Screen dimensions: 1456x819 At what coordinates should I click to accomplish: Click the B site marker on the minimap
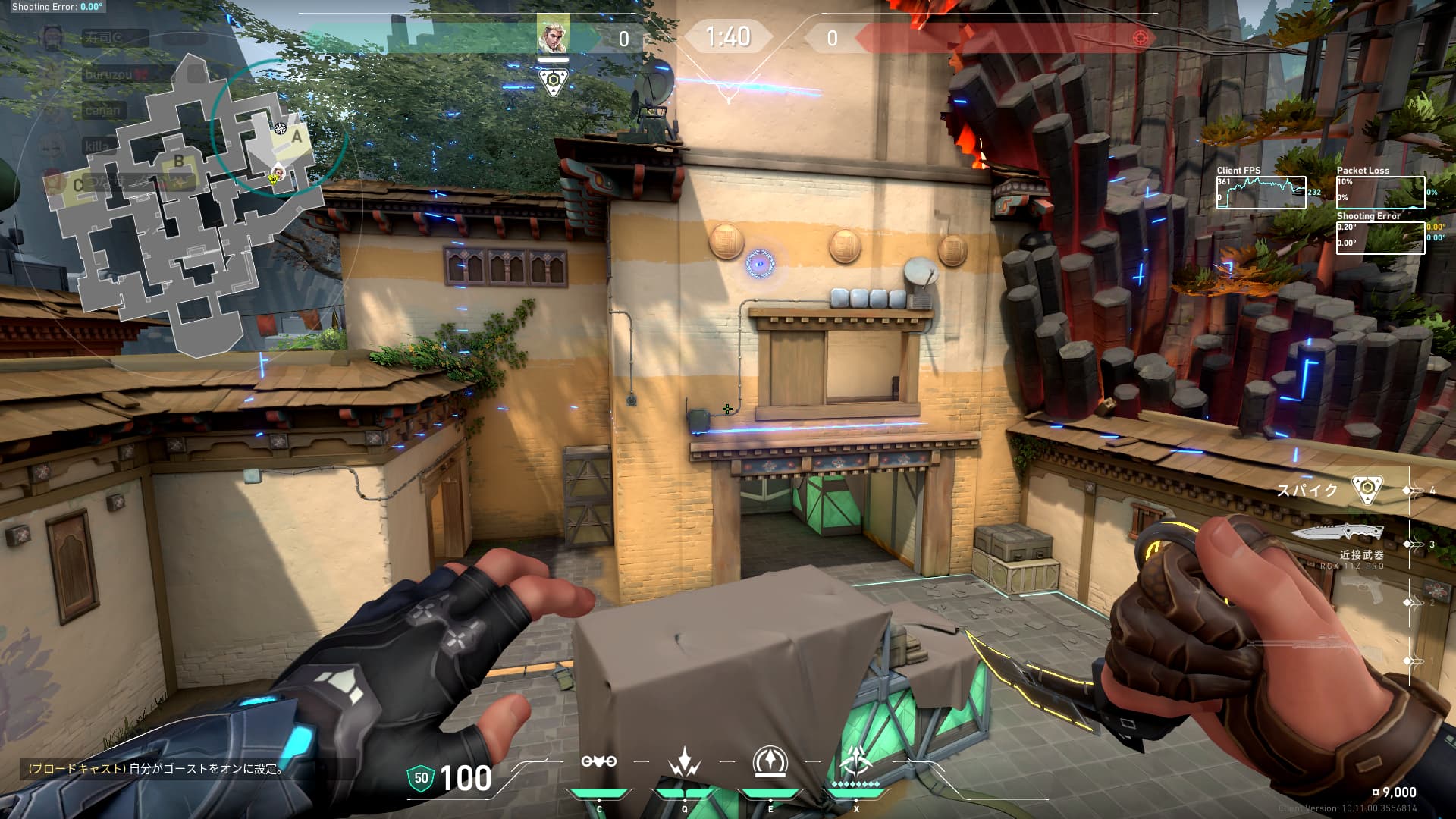click(x=179, y=161)
